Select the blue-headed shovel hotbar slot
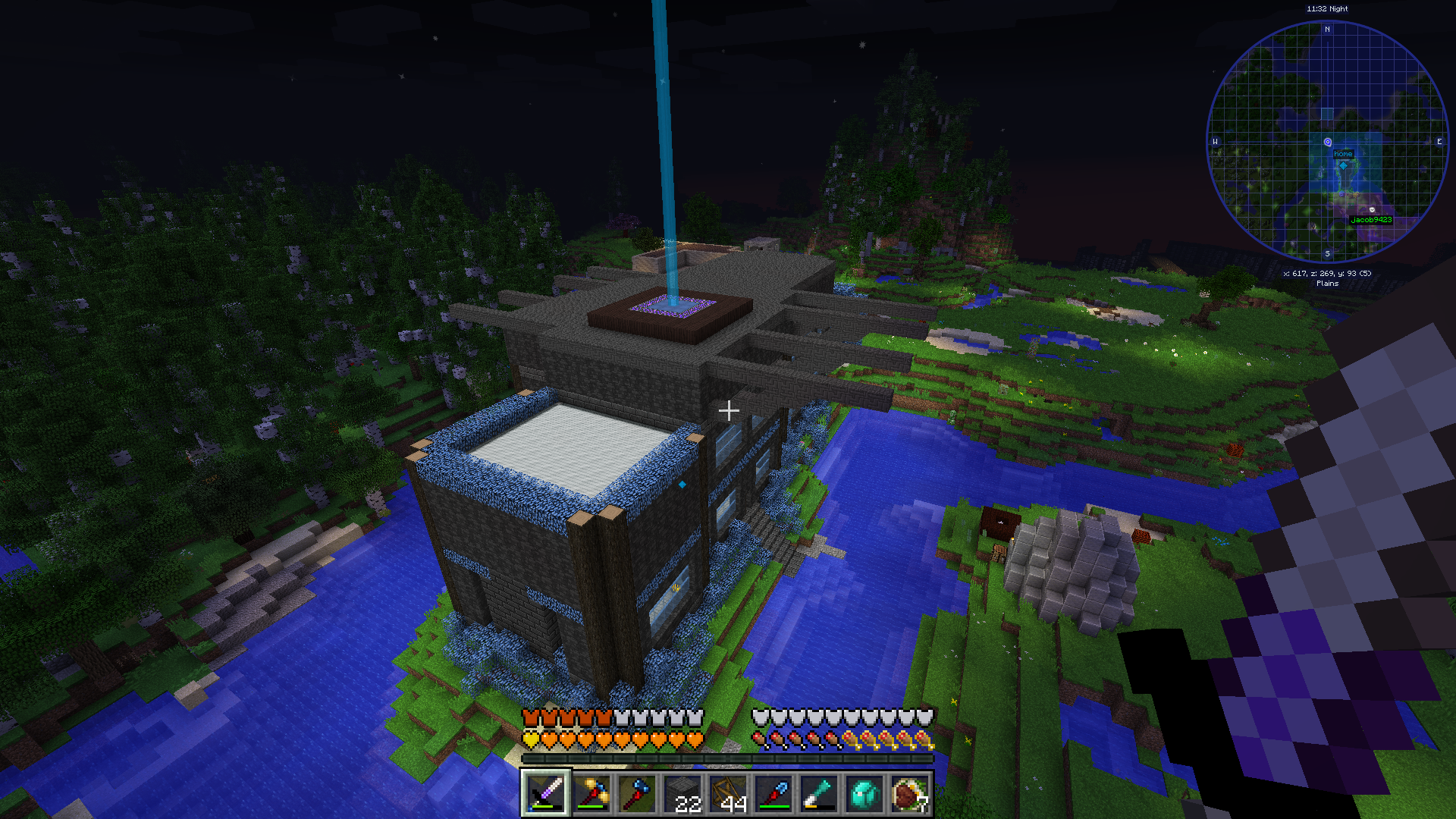Screen dimensions: 1456x819 point(773,794)
